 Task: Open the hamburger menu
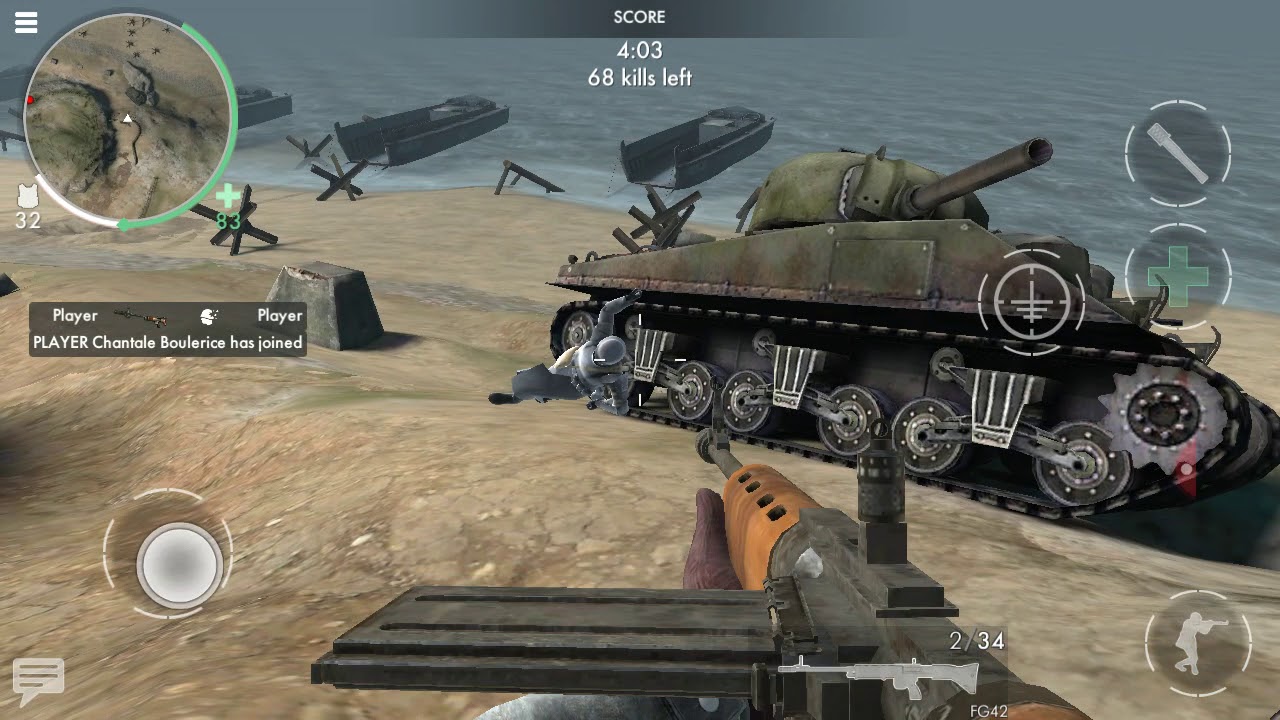pos(26,22)
